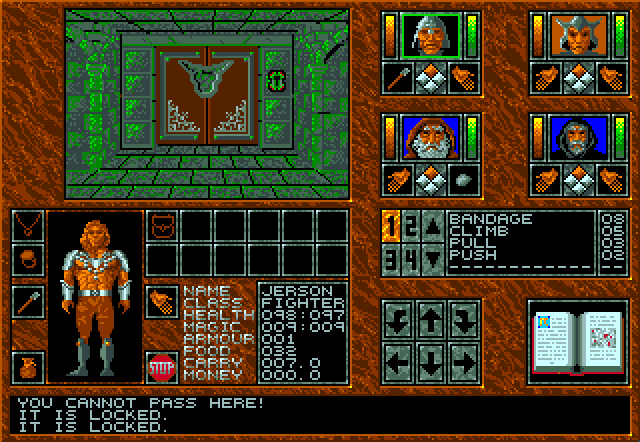Click the spell list down arrow
This screenshot has width=640, height=442.
(433, 257)
